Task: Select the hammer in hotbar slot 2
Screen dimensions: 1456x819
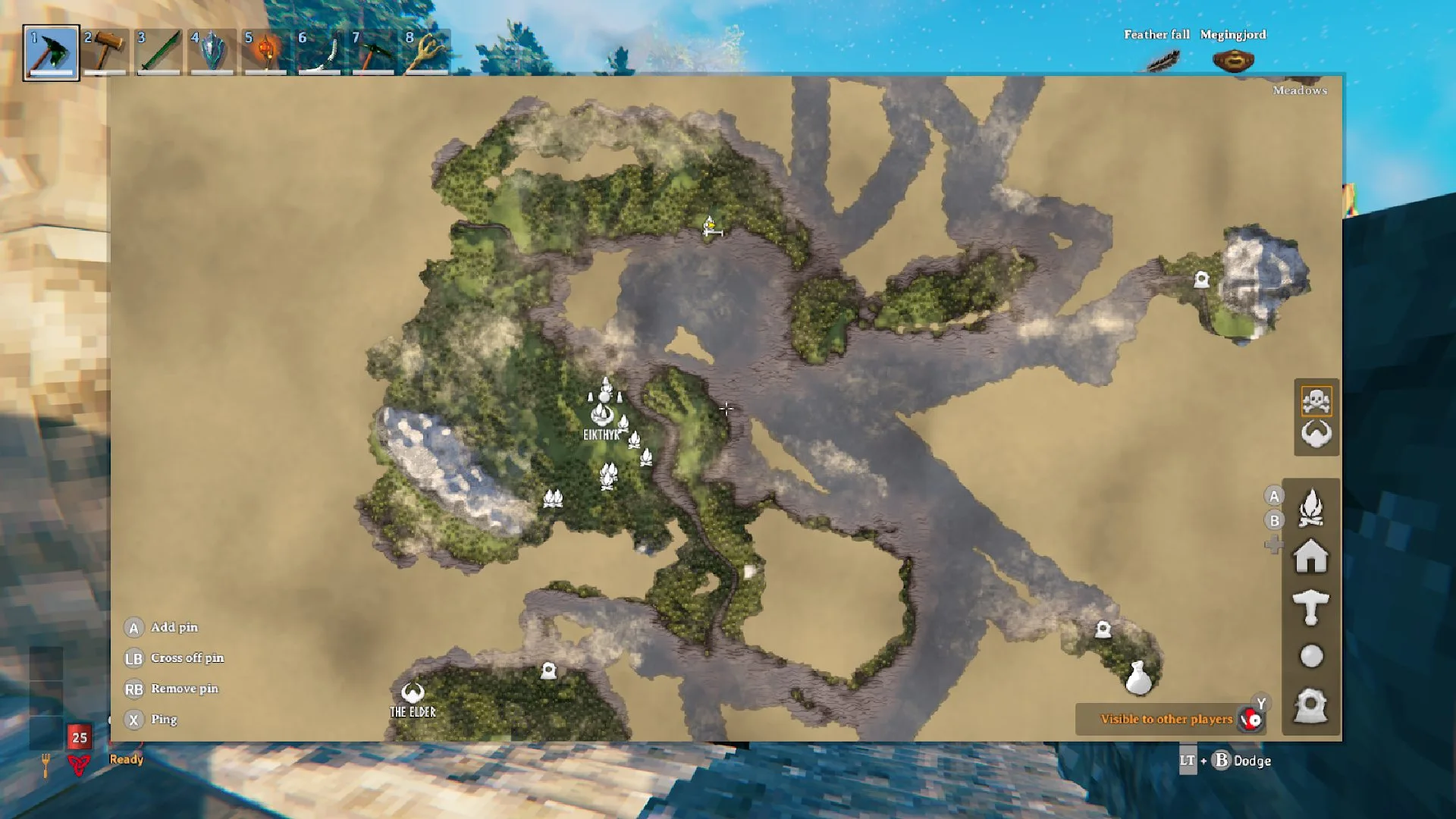Action: pos(105,52)
